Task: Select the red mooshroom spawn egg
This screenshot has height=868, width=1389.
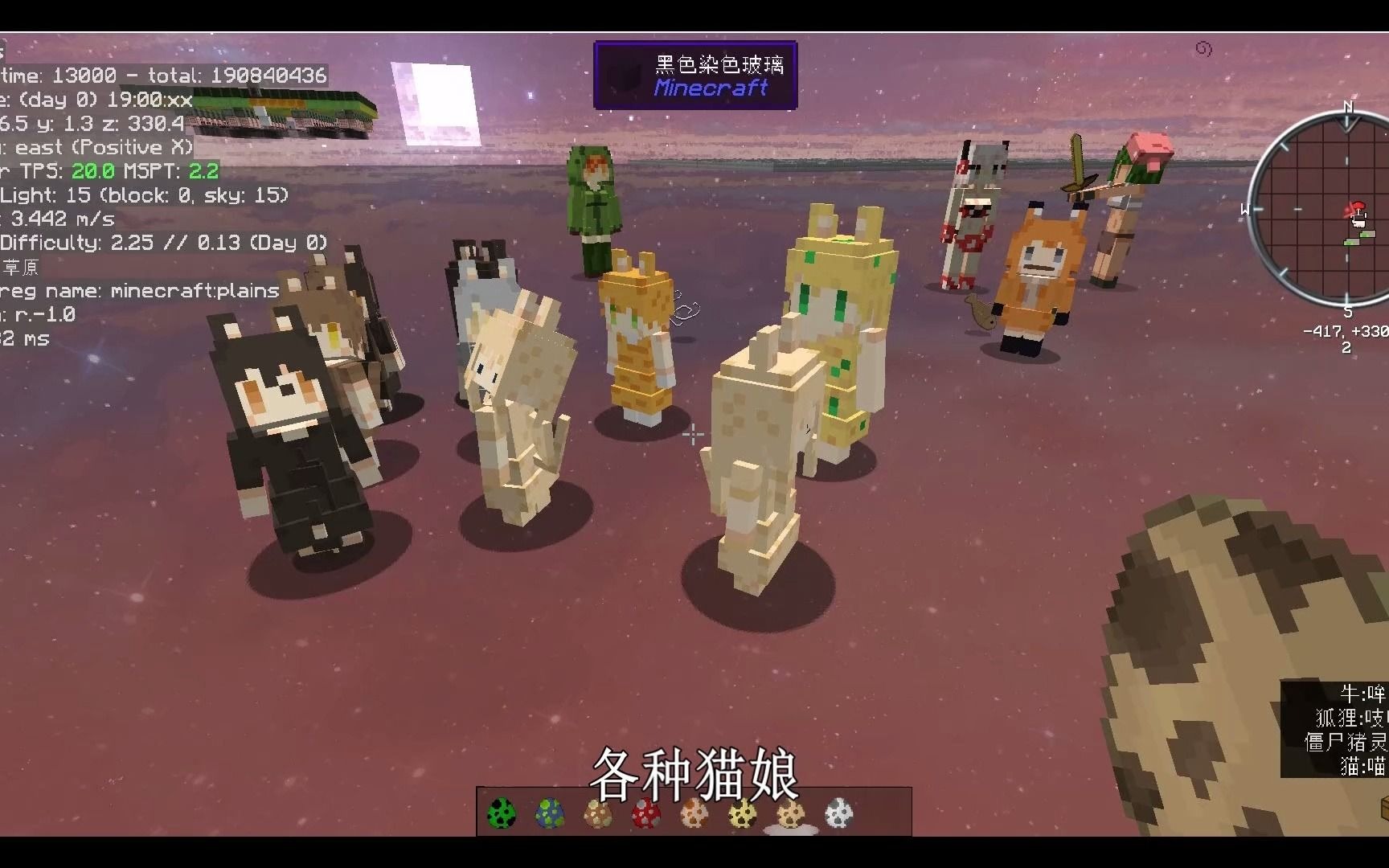Action: click(644, 813)
